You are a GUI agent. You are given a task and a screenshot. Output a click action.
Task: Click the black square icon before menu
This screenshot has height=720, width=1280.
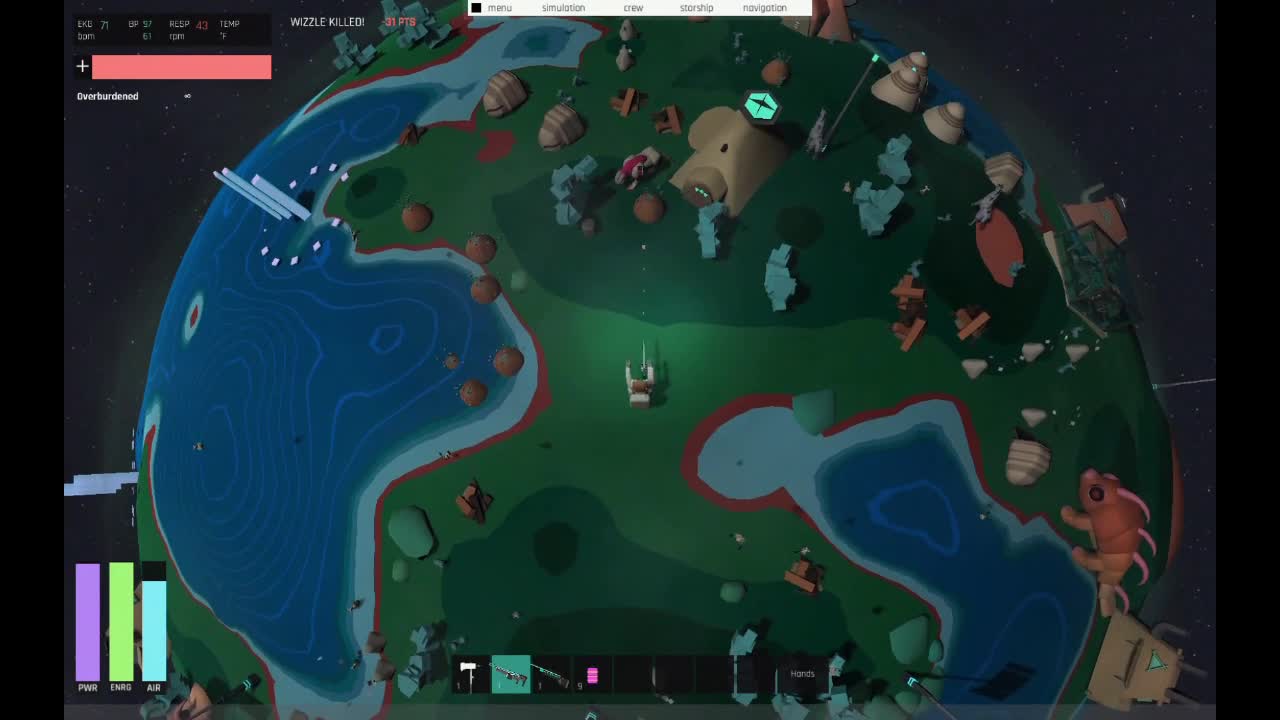pyautogui.click(x=476, y=7)
